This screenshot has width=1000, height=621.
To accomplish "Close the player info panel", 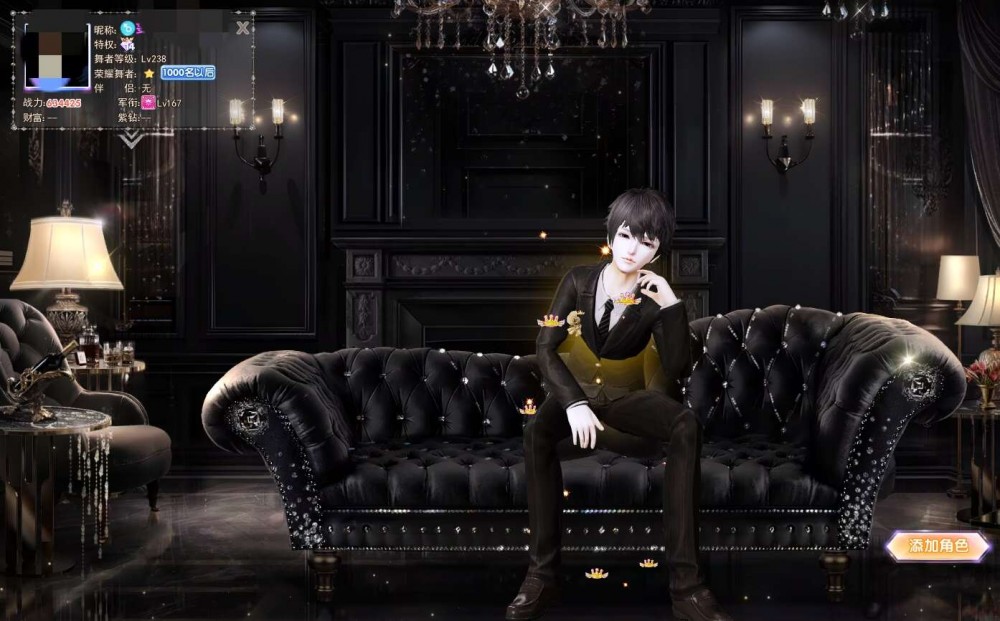I will [242, 28].
